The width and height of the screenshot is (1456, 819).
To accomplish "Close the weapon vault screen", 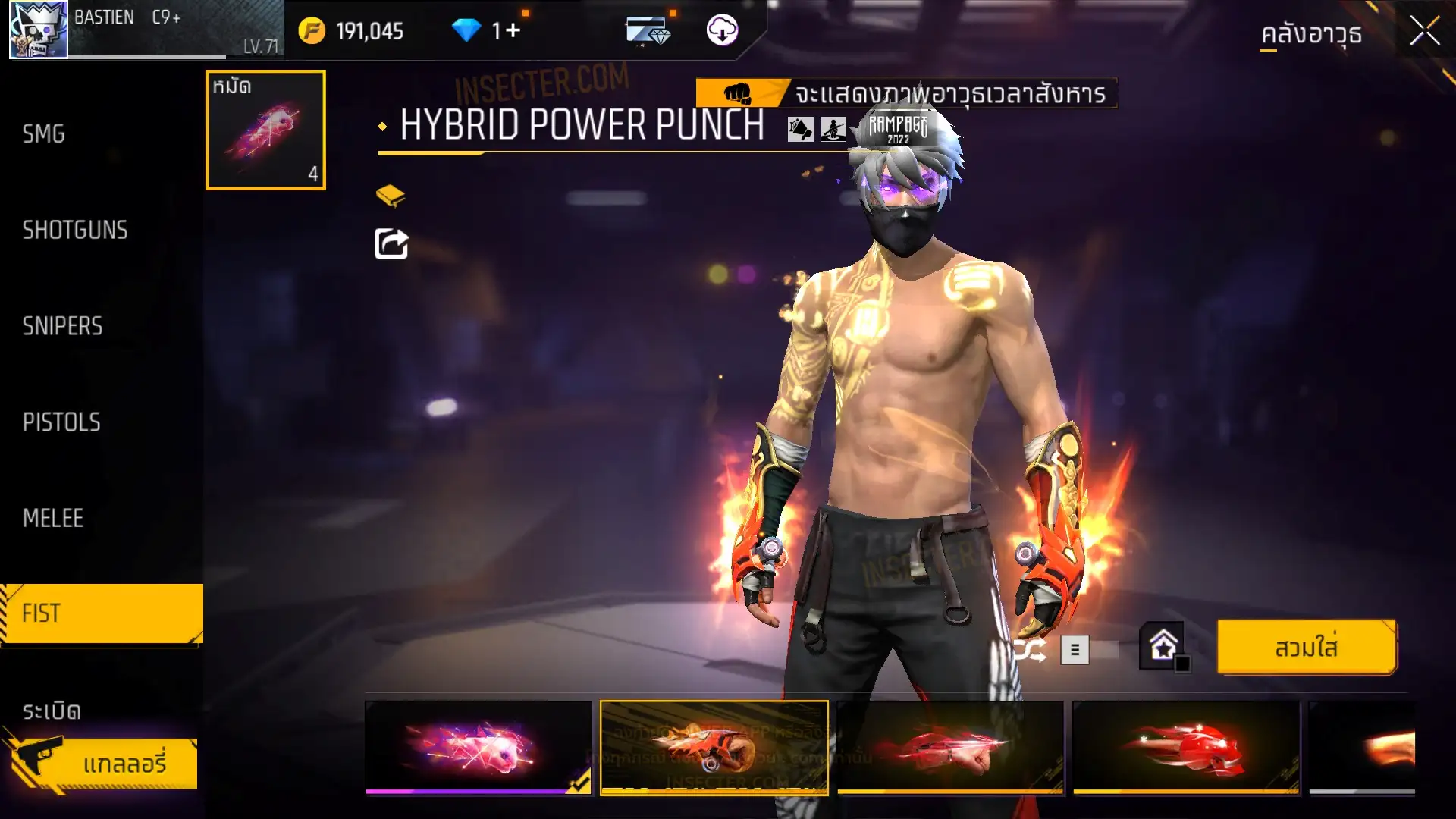I will 1424,32.
